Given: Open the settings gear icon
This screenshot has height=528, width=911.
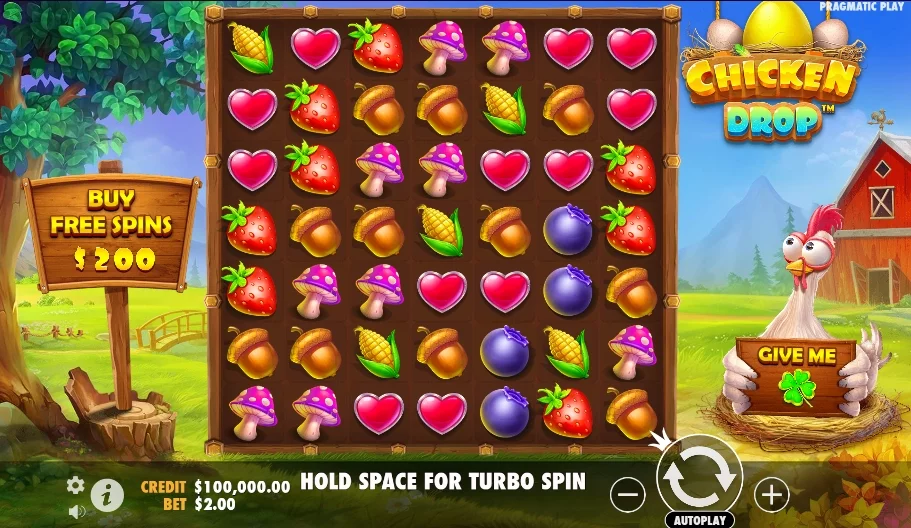Looking at the screenshot, I should tap(76, 485).
